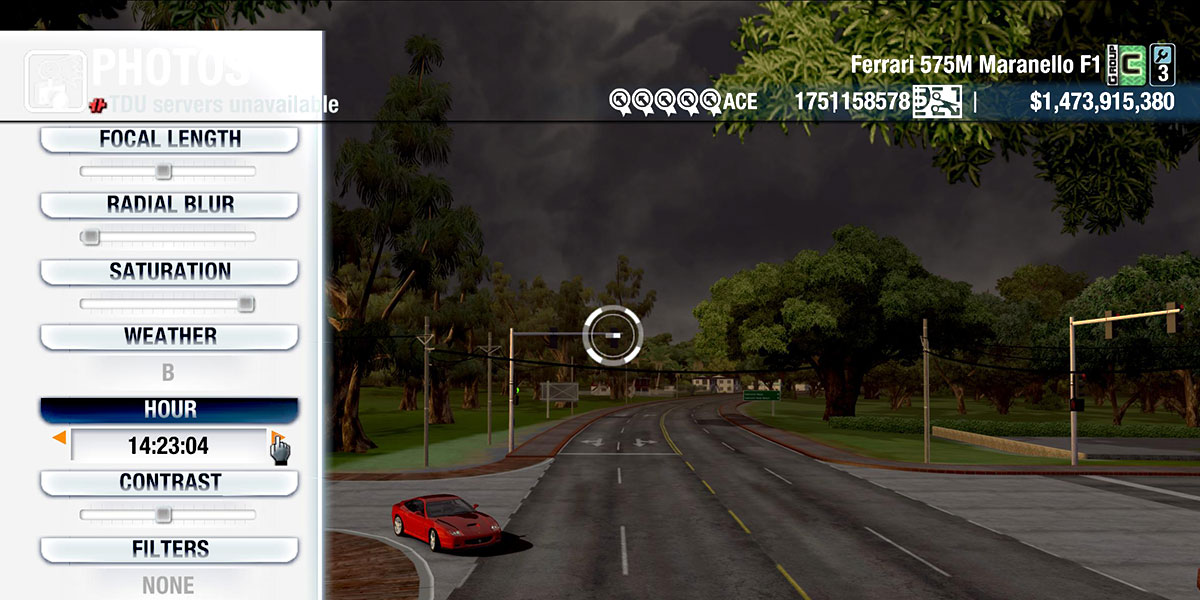Choose the Saturation option
The width and height of the screenshot is (1200, 600).
(169, 272)
